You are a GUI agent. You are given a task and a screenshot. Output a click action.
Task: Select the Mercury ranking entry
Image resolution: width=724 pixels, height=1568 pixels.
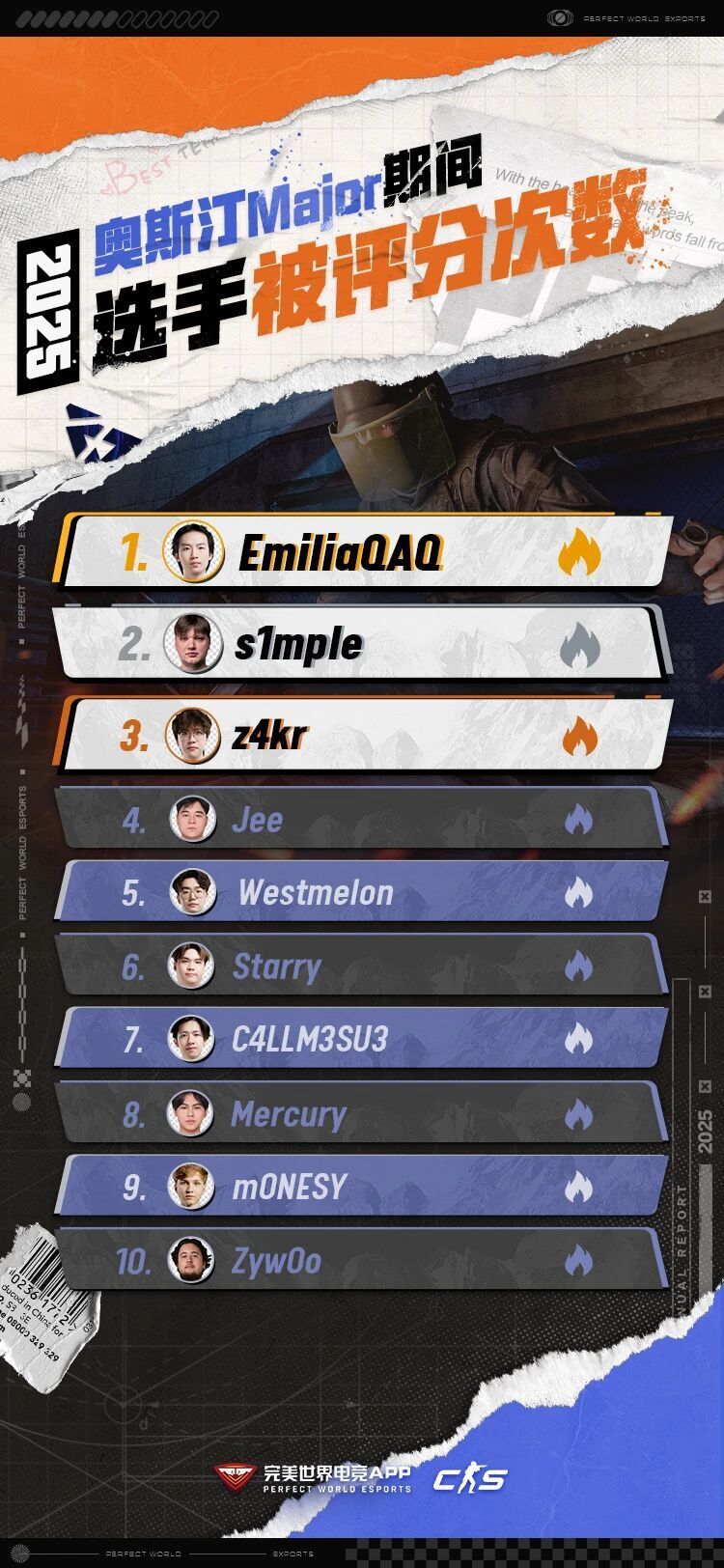(362, 1113)
